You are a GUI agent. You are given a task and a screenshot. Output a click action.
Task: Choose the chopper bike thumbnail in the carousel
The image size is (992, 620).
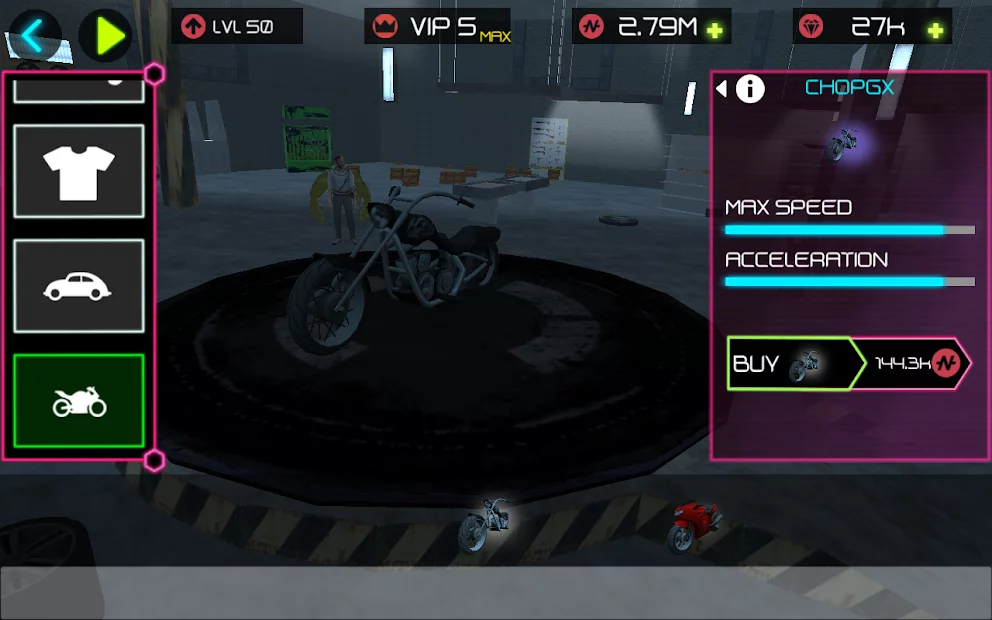486,524
